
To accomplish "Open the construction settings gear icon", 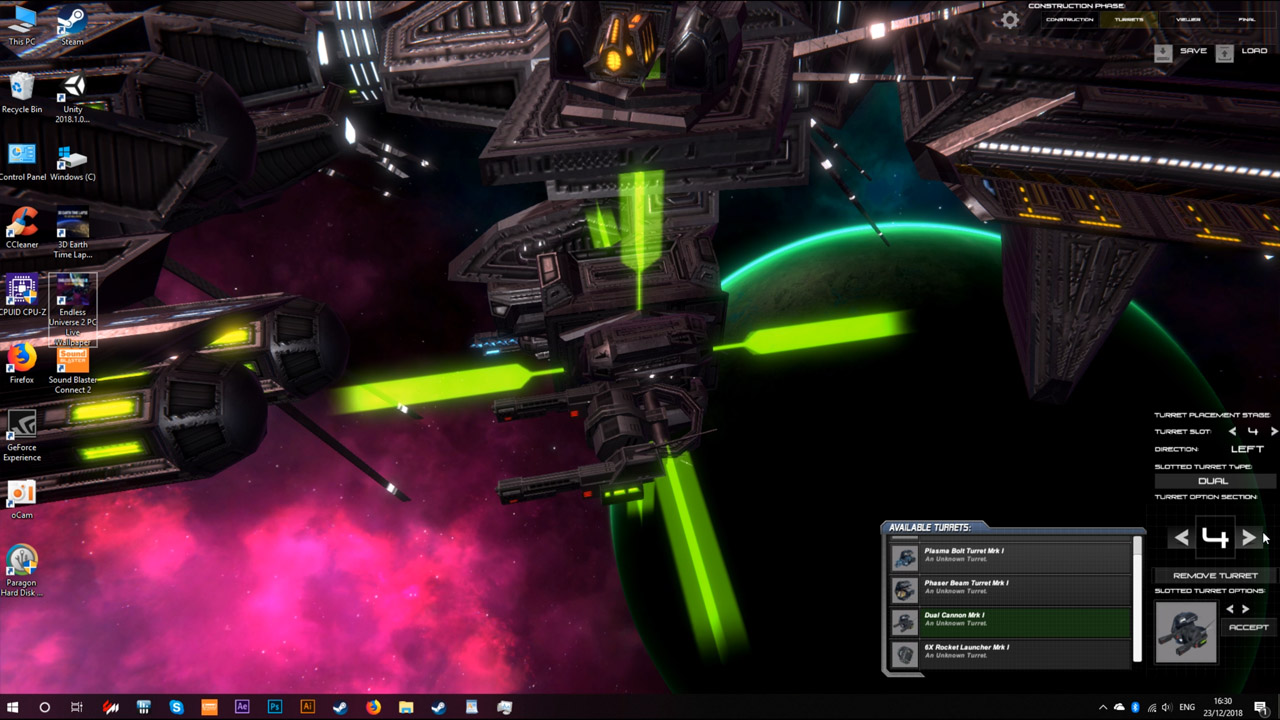I will (1010, 19).
